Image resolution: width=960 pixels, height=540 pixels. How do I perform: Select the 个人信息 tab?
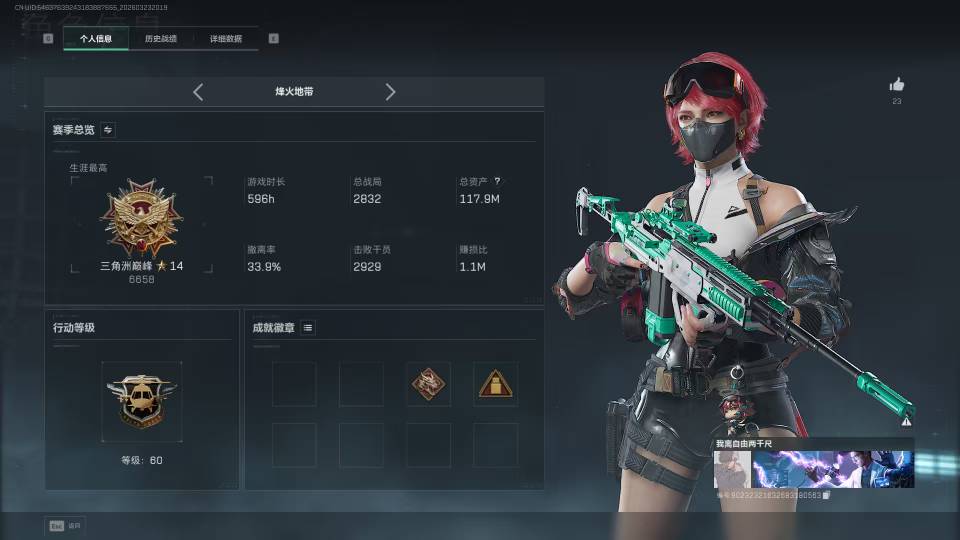pyautogui.click(x=96, y=39)
